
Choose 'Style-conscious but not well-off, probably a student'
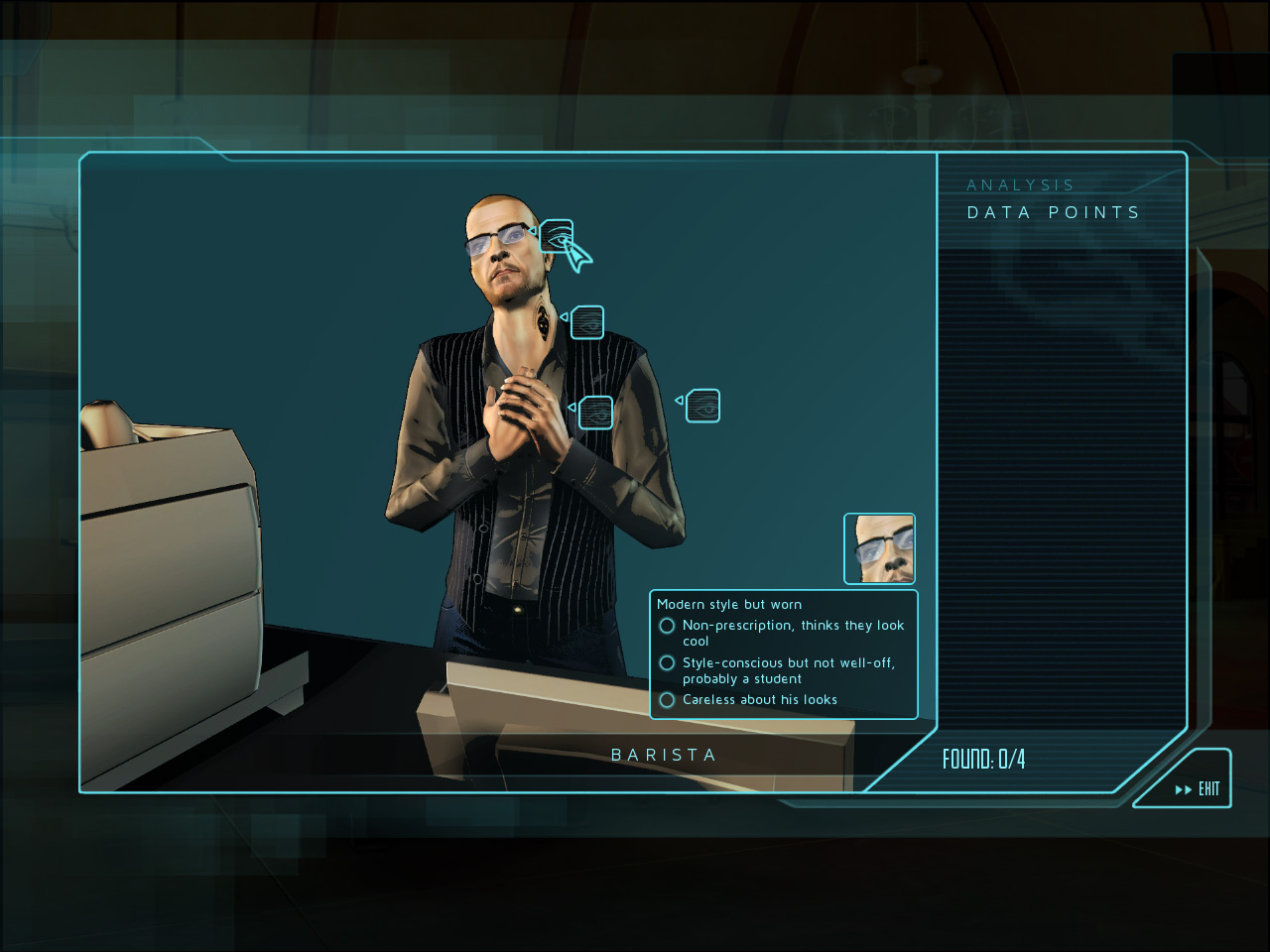coord(667,662)
